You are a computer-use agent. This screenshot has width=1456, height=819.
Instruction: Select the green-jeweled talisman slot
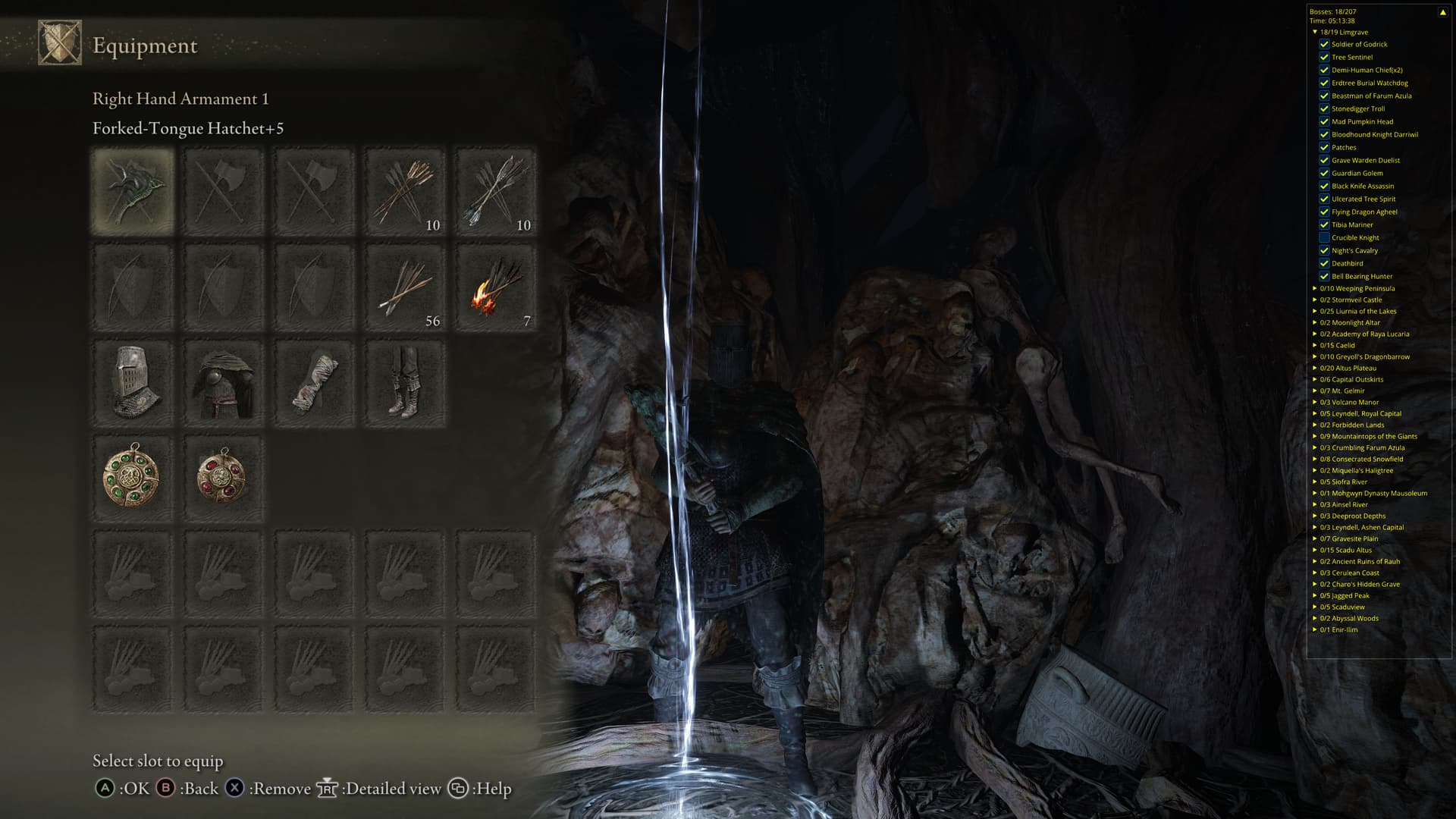133,479
